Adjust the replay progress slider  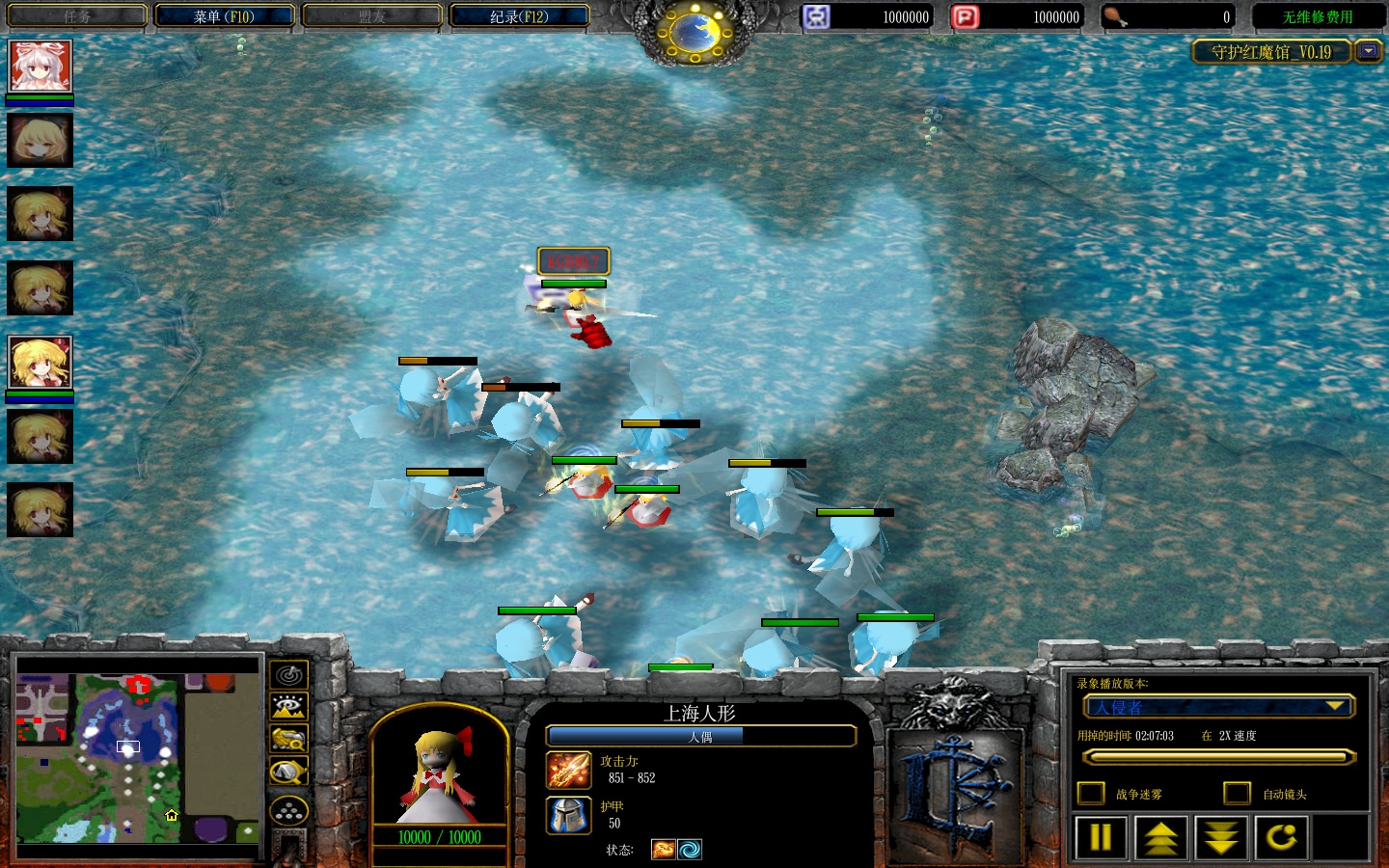tap(1217, 758)
